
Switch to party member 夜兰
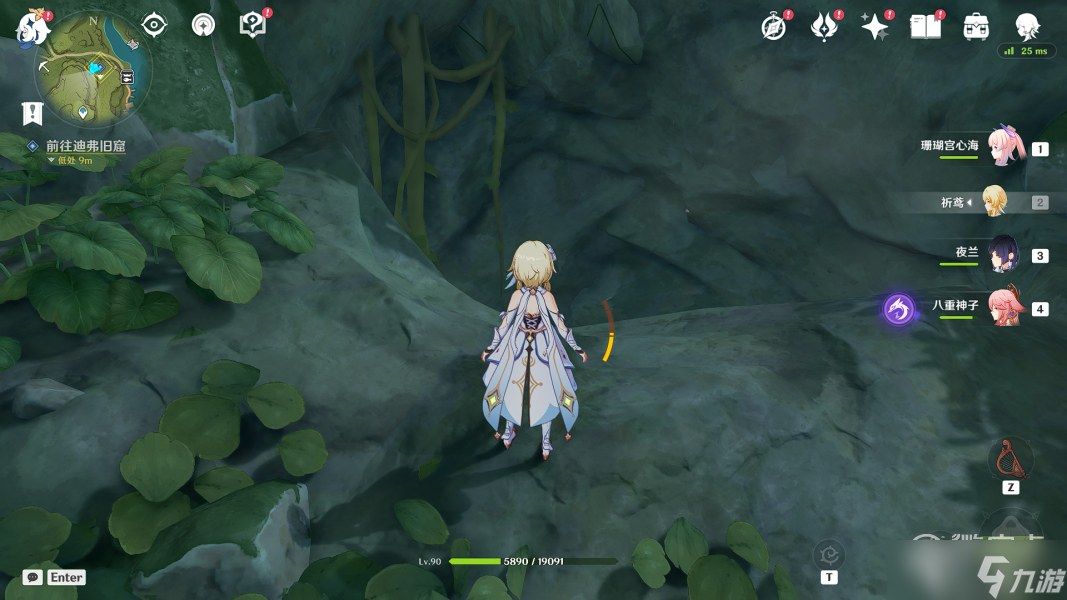point(1002,255)
